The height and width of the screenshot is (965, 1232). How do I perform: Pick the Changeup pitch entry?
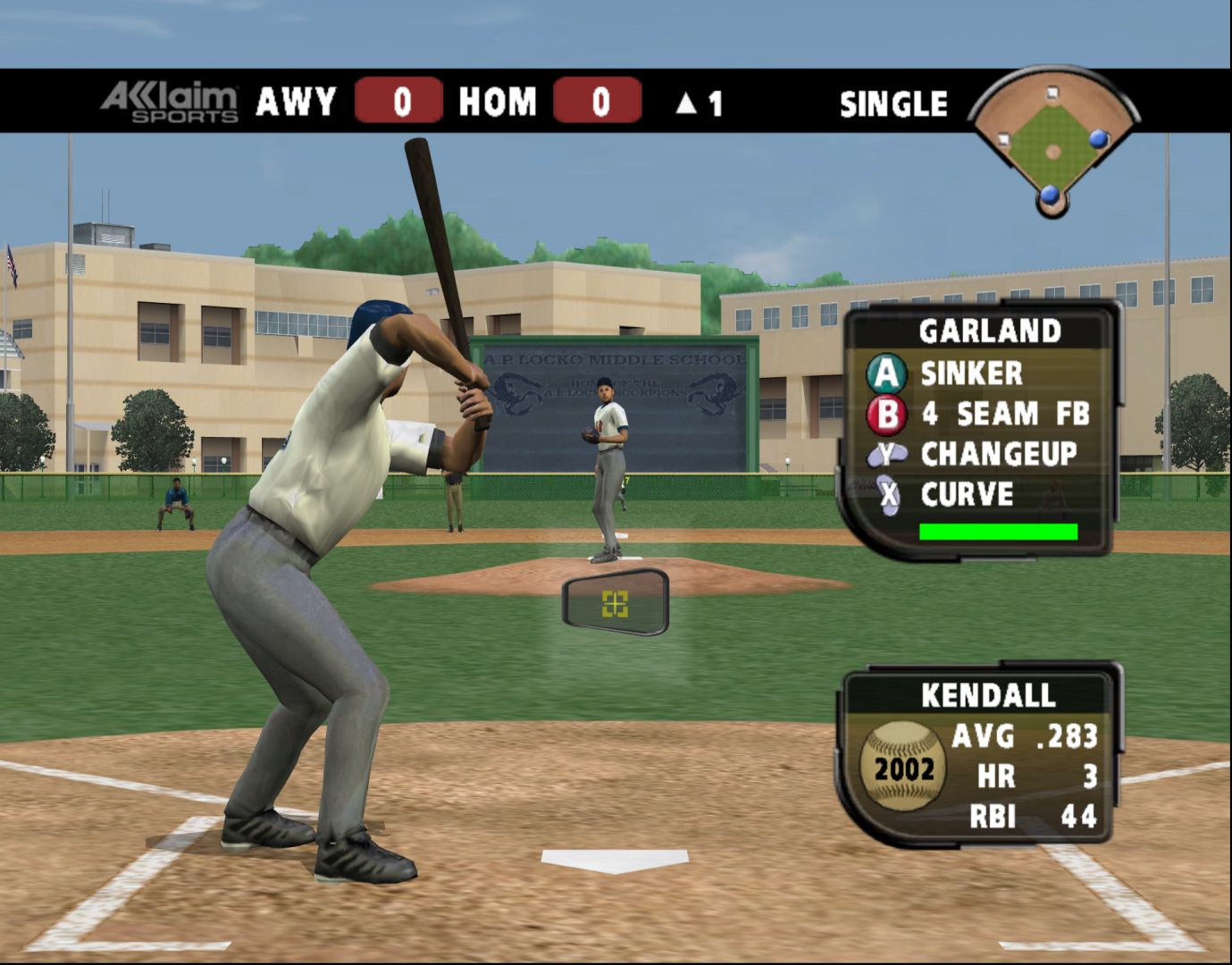click(997, 454)
